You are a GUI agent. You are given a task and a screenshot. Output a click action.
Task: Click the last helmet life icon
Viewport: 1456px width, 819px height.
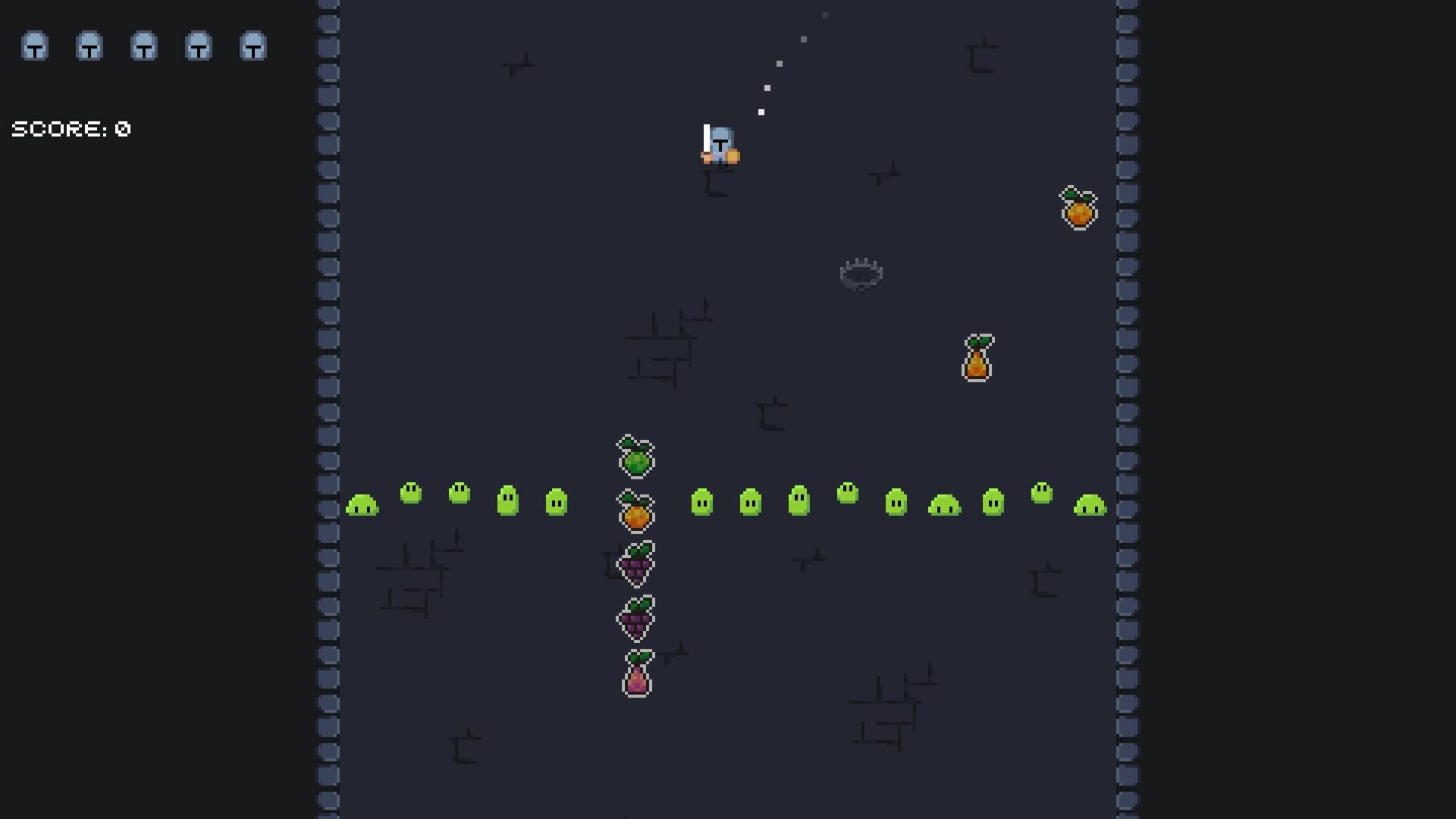[253, 47]
